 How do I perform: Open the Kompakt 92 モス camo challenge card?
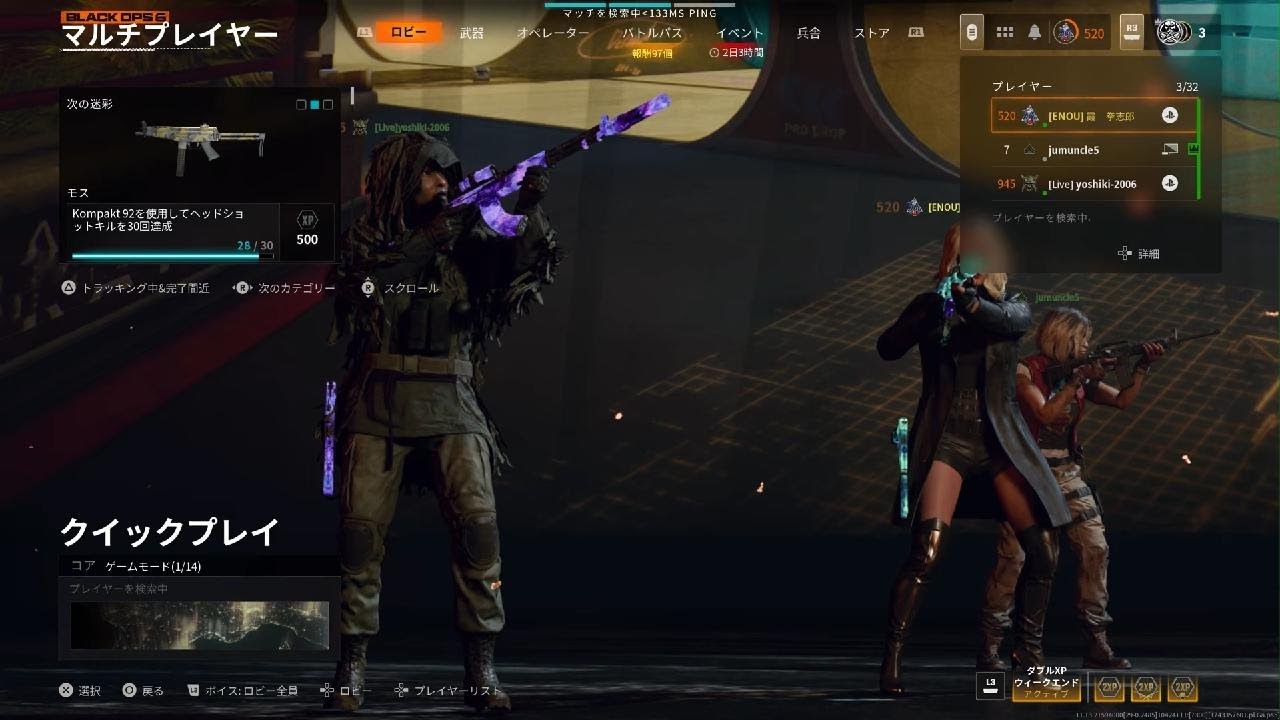click(200, 178)
